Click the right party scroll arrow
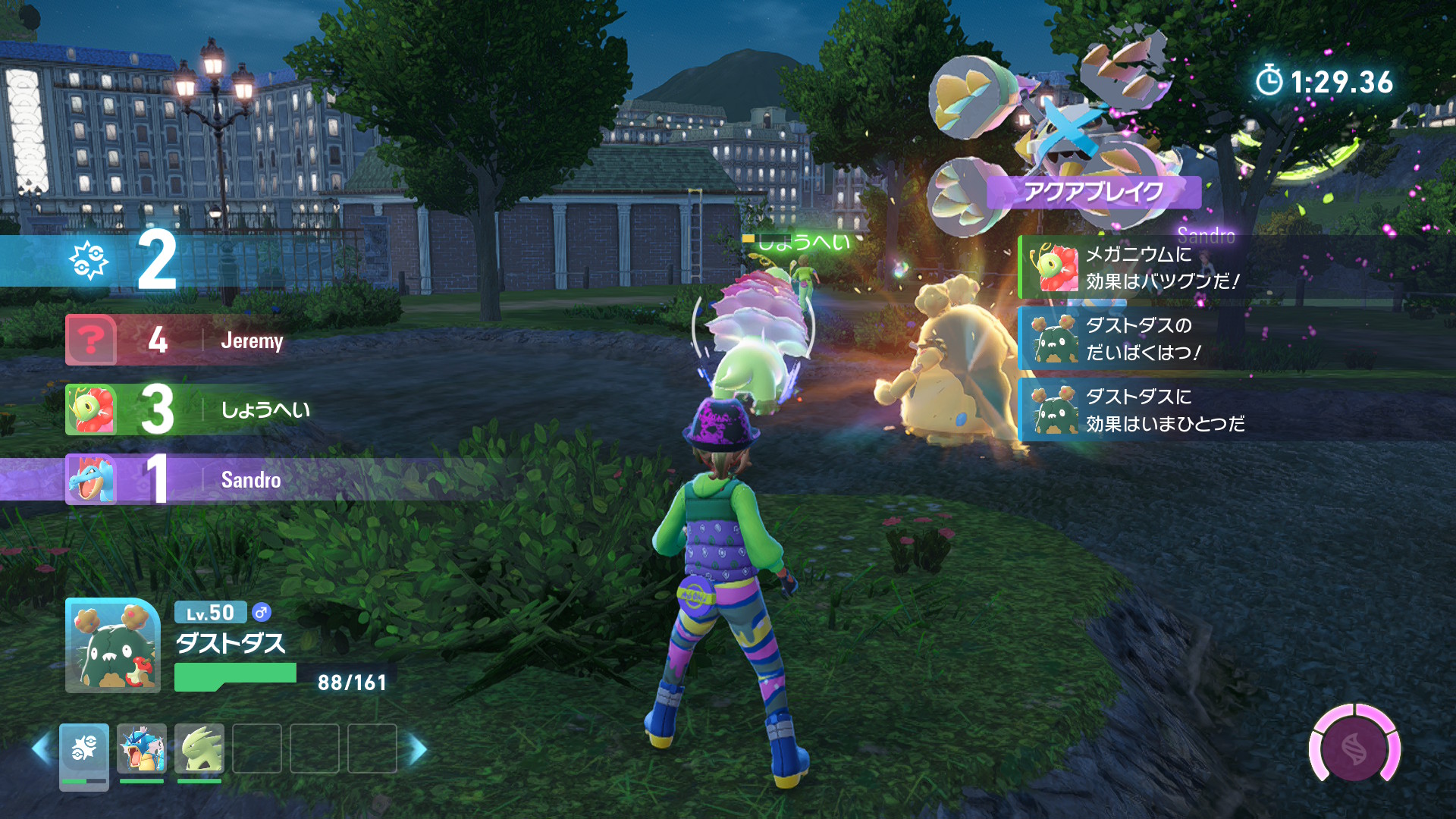The height and width of the screenshot is (819, 1456). click(x=417, y=748)
